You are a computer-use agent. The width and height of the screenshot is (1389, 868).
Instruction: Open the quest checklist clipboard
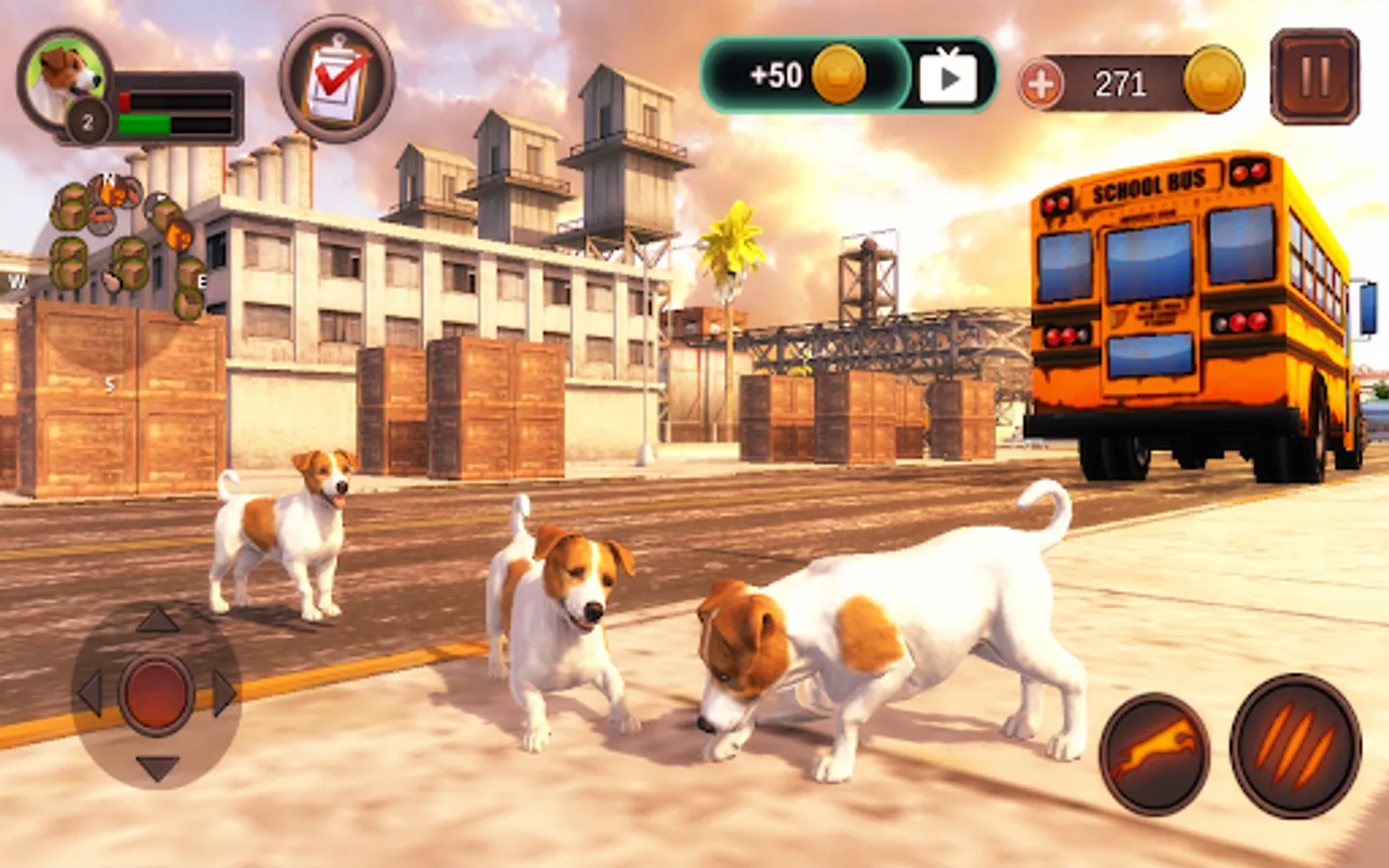337,78
